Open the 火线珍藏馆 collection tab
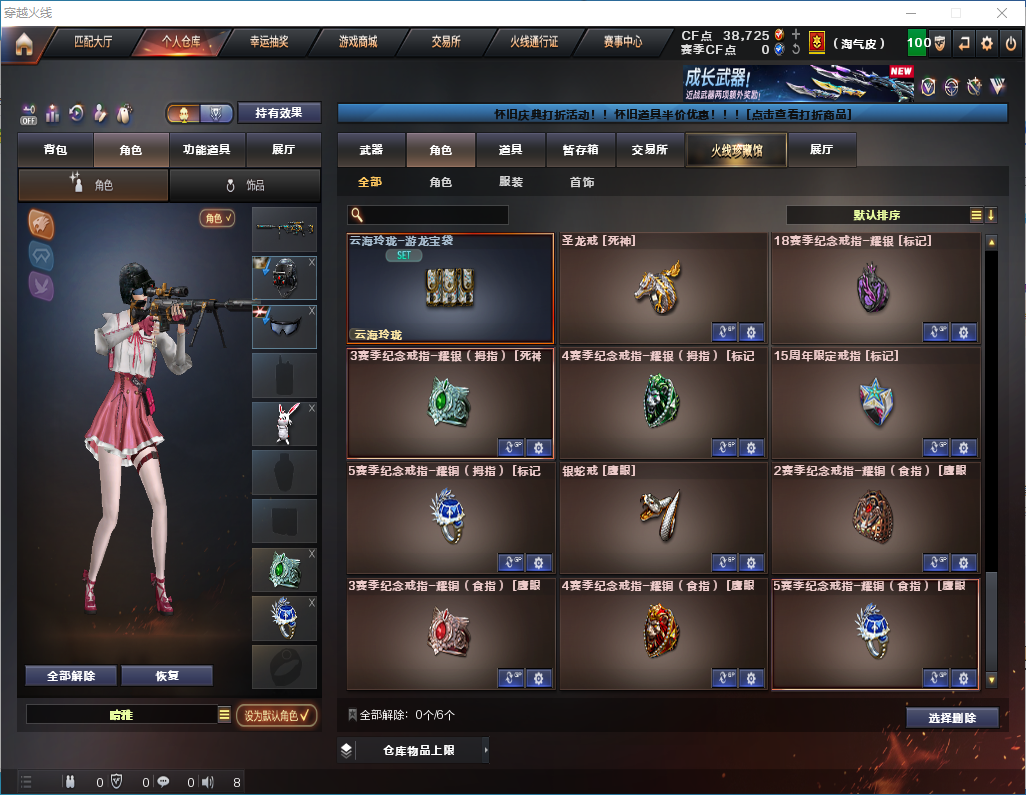1026x795 pixels. tap(736, 150)
